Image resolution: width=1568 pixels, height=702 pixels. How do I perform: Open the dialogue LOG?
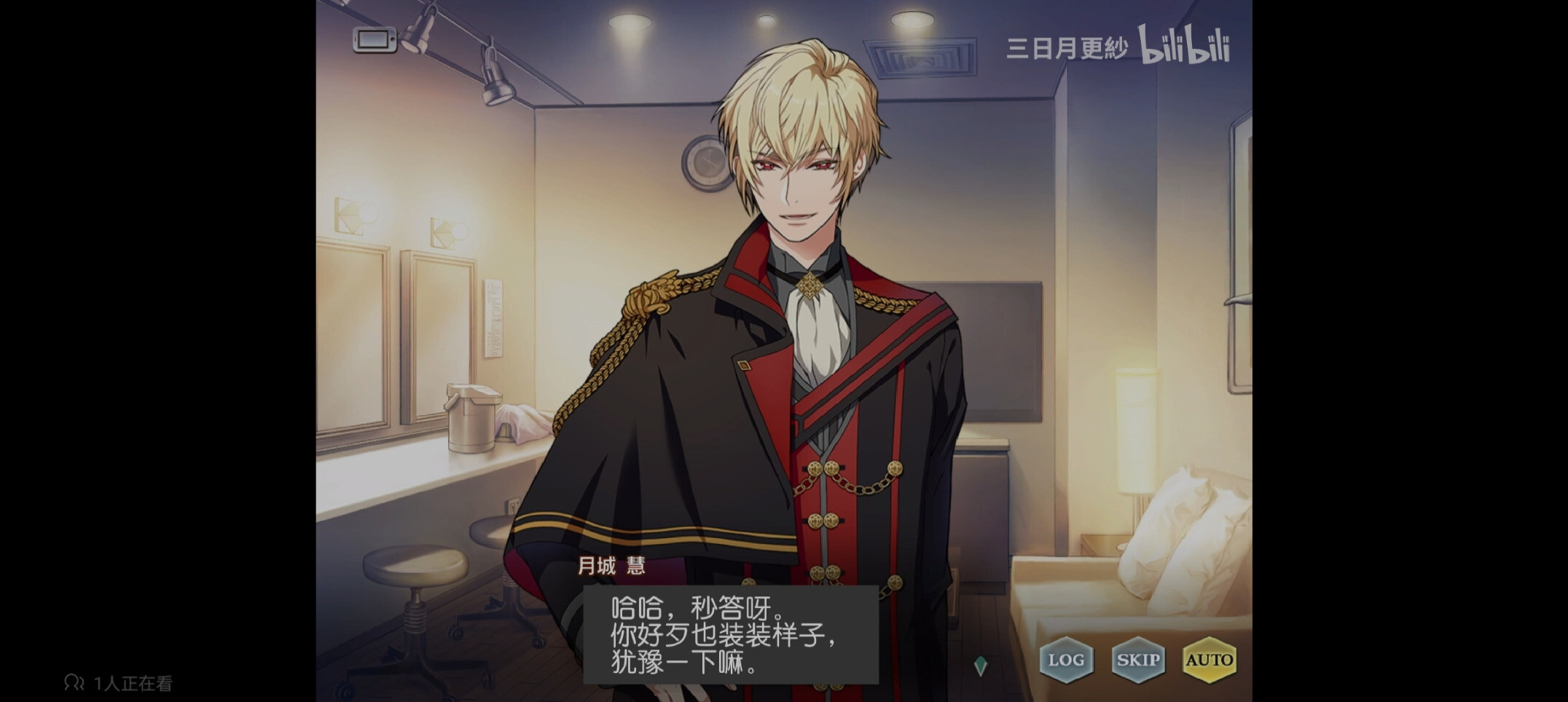(x=1066, y=660)
